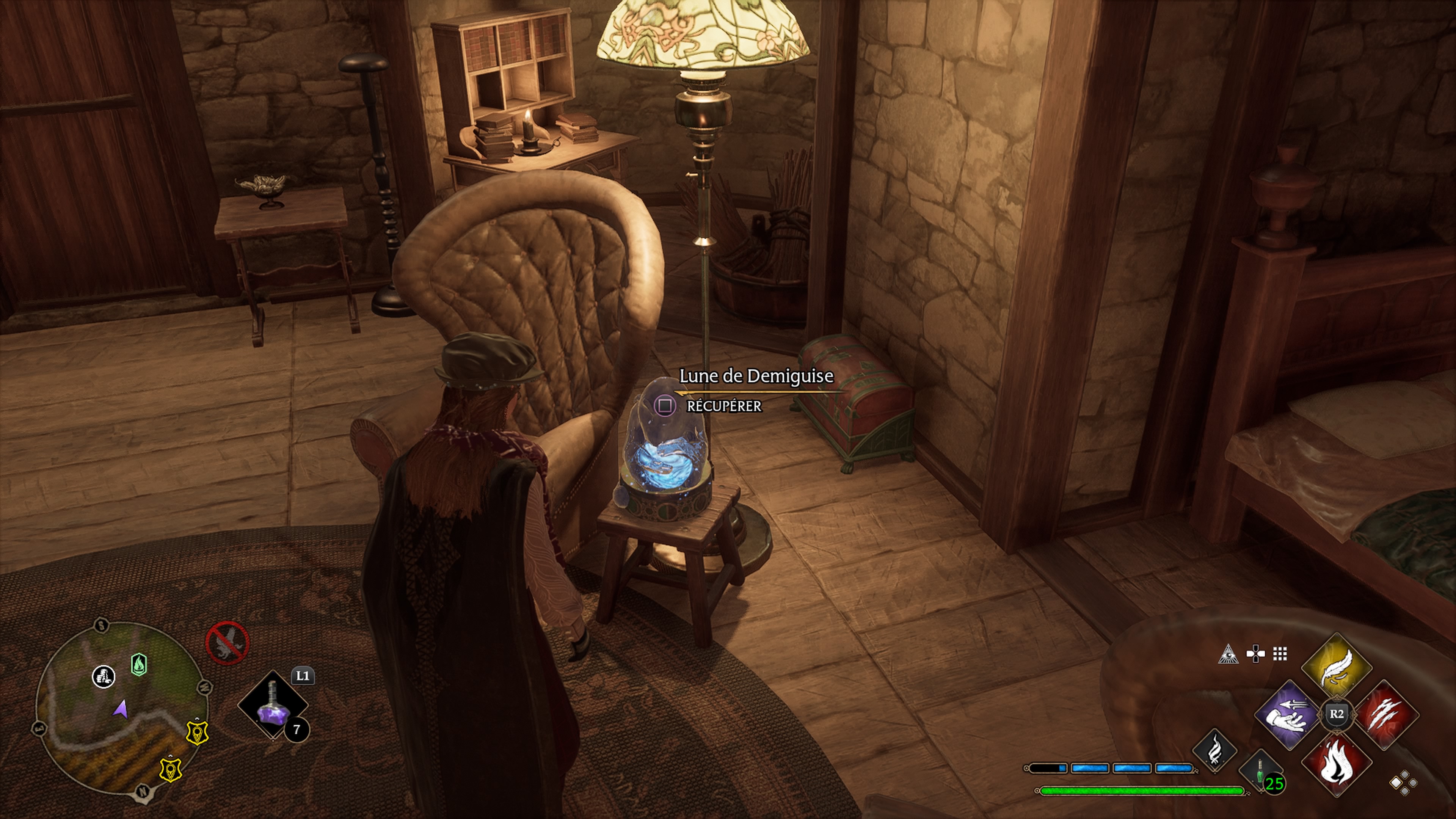Select the yellow feather levitation spell

(x=1337, y=667)
